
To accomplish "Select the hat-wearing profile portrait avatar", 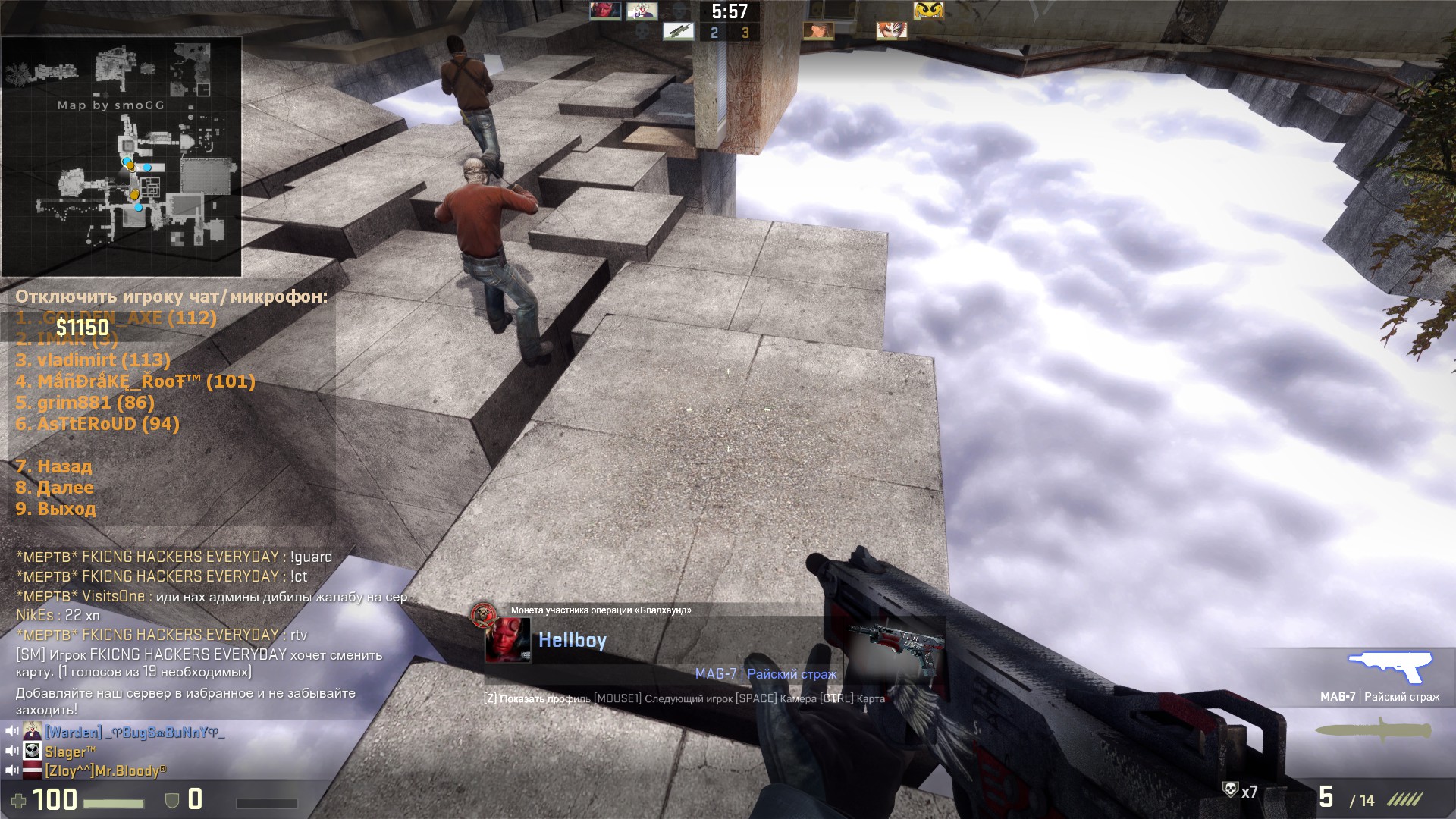I will (818, 31).
